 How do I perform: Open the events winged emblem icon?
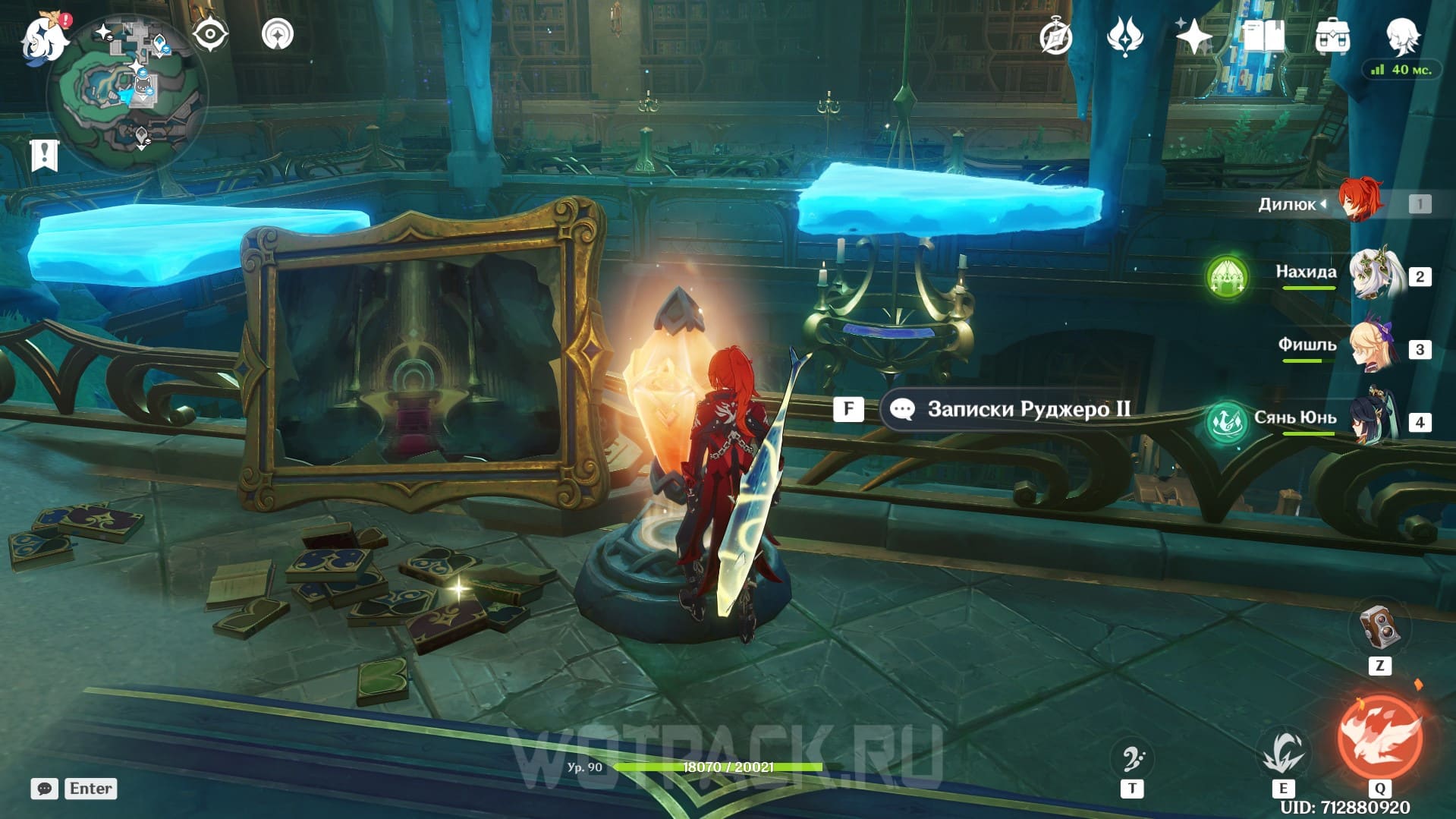[x=1124, y=36]
